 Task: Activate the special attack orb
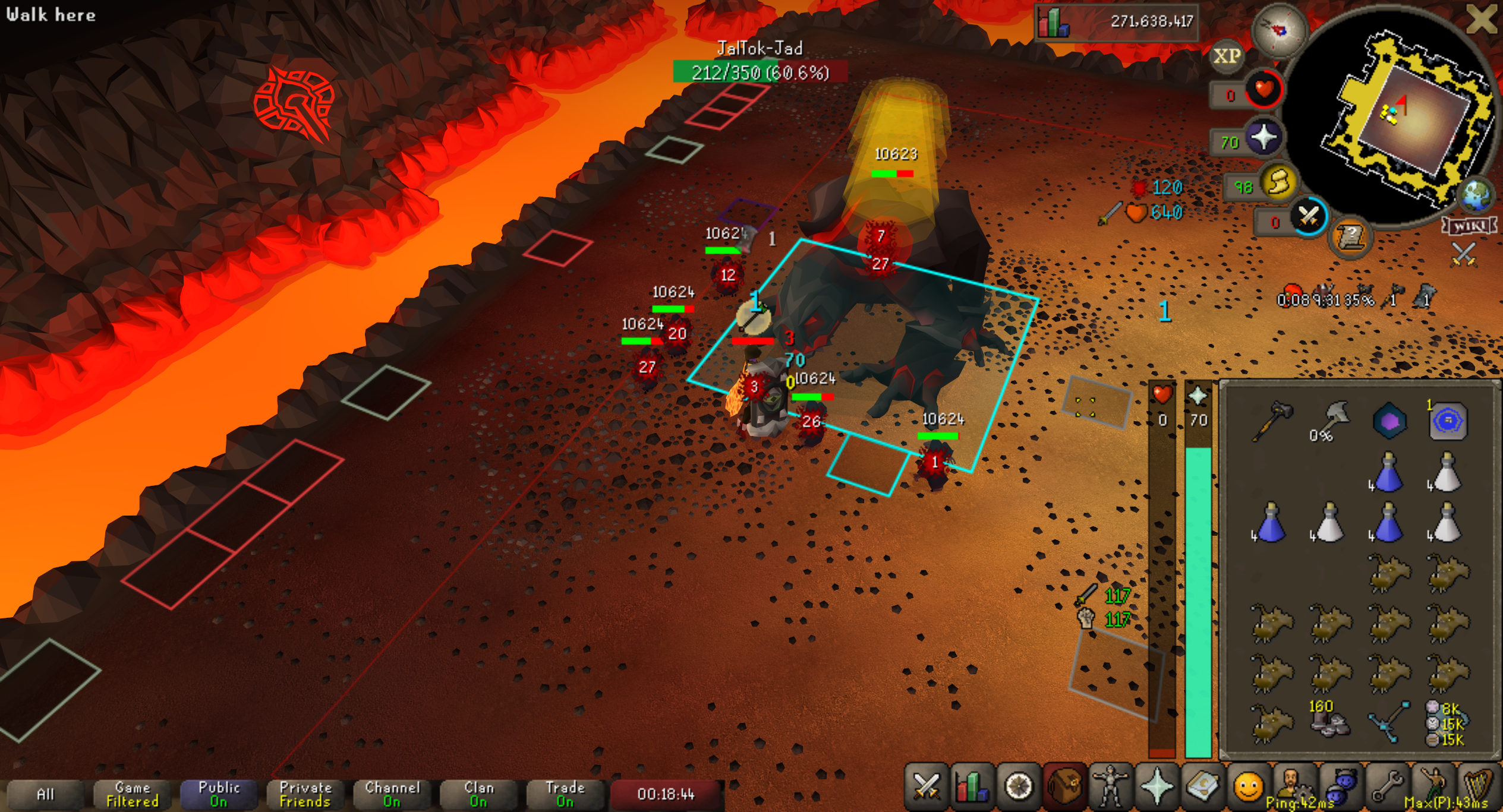(1308, 217)
